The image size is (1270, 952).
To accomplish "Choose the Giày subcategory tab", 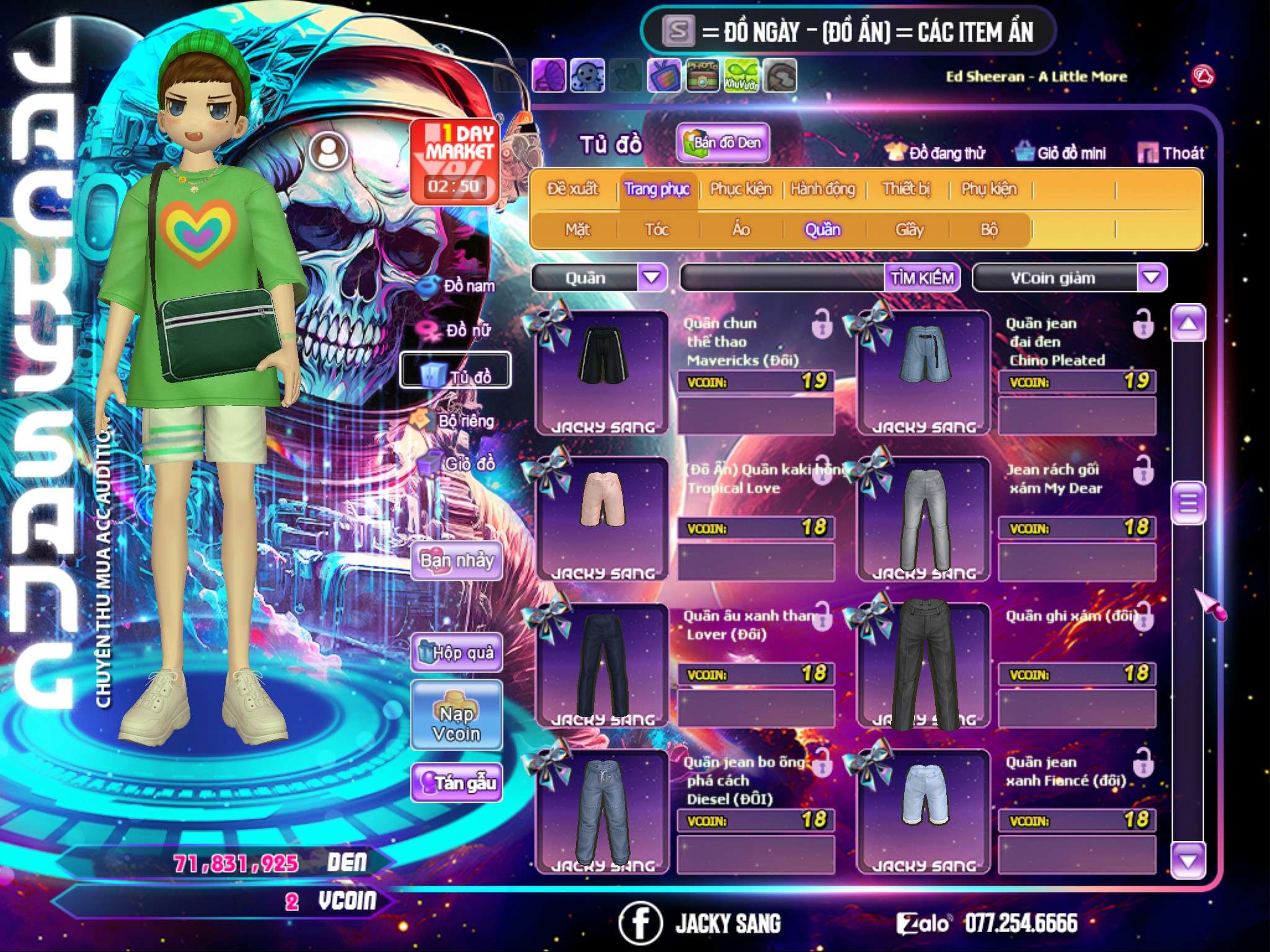I will (909, 230).
